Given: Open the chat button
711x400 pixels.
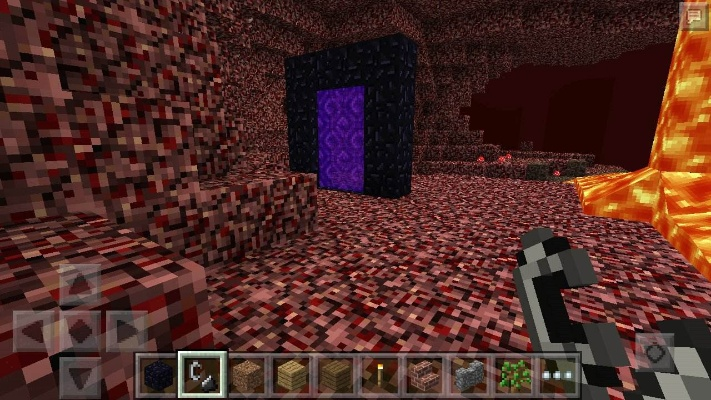Looking at the screenshot, I should click(x=692, y=15).
